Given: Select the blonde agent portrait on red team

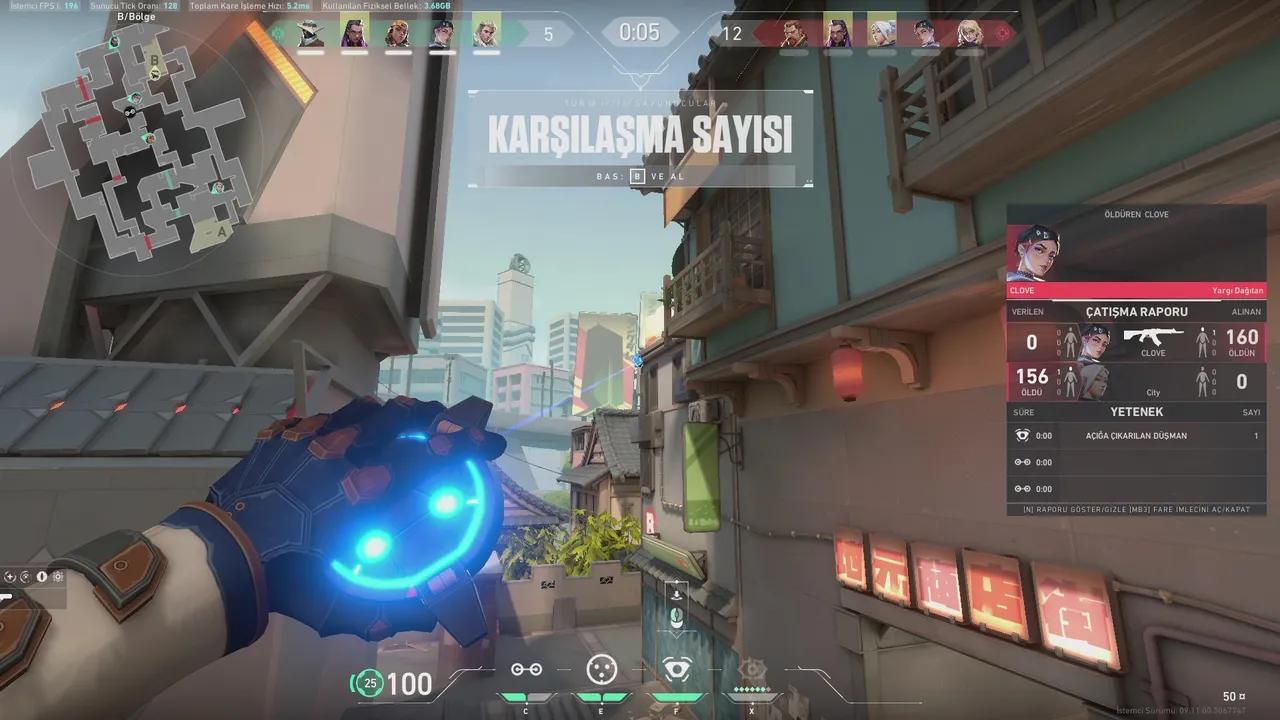Looking at the screenshot, I should 969,32.
